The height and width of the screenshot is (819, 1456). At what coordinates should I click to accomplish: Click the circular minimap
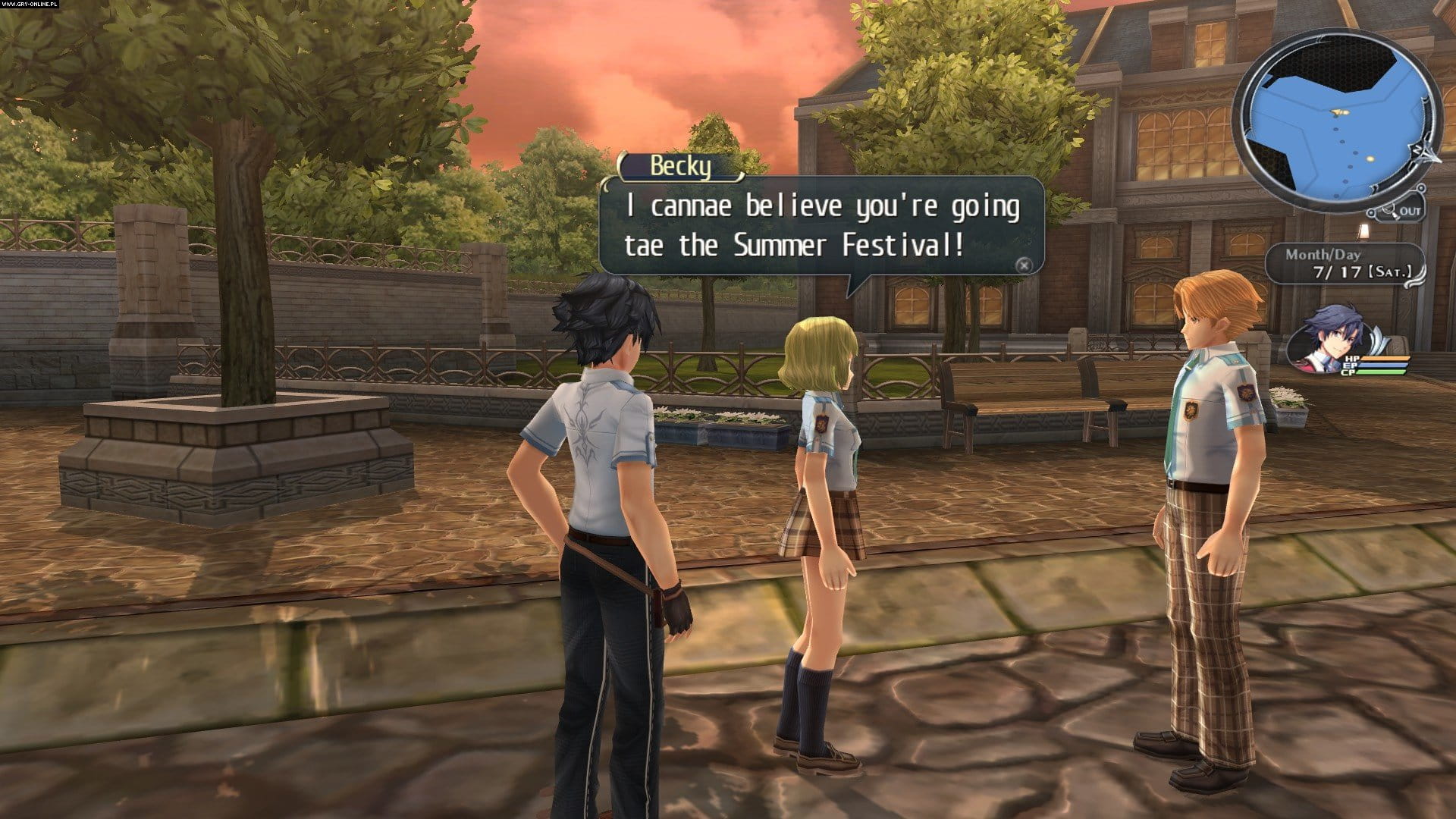click(x=1335, y=124)
